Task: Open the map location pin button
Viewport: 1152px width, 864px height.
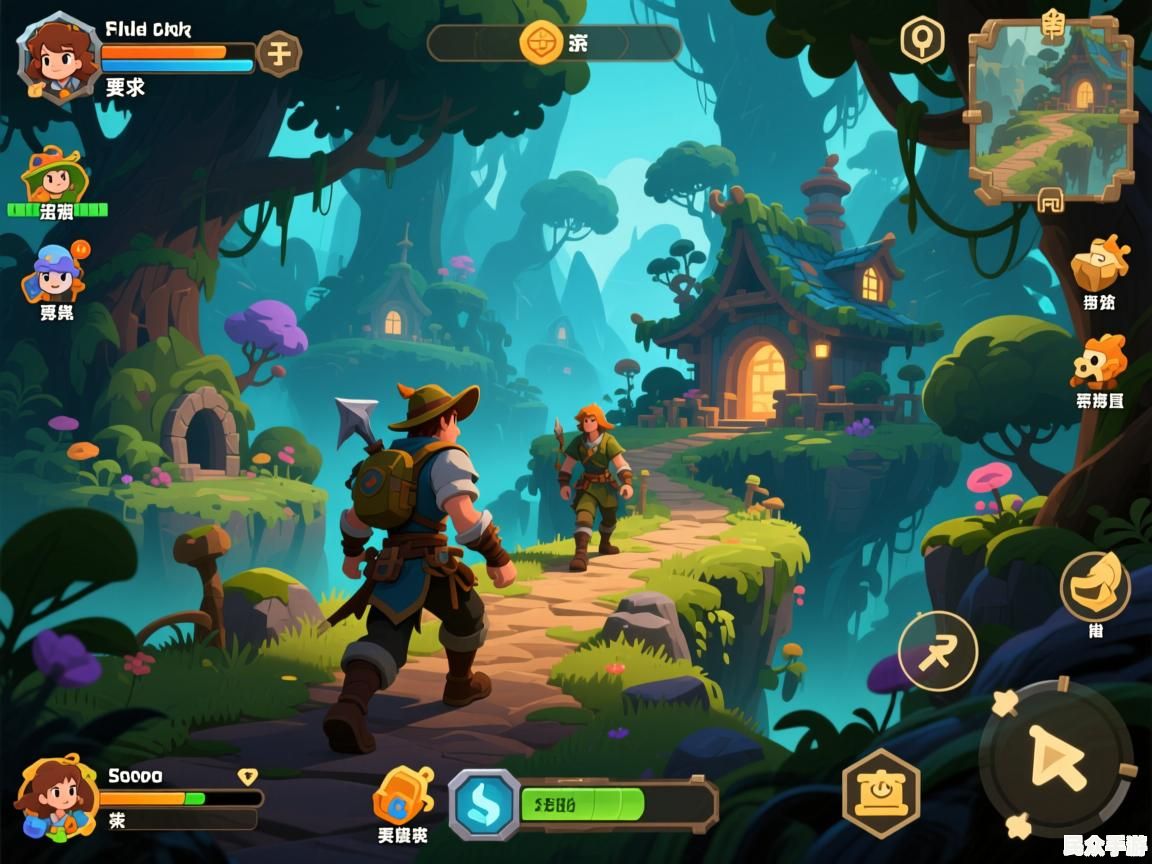Action: pos(922,41)
